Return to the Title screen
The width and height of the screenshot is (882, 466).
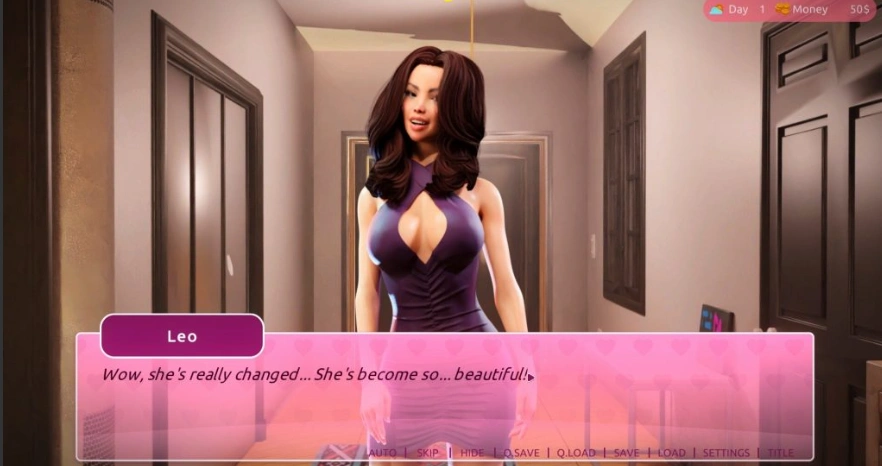tap(781, 453)
